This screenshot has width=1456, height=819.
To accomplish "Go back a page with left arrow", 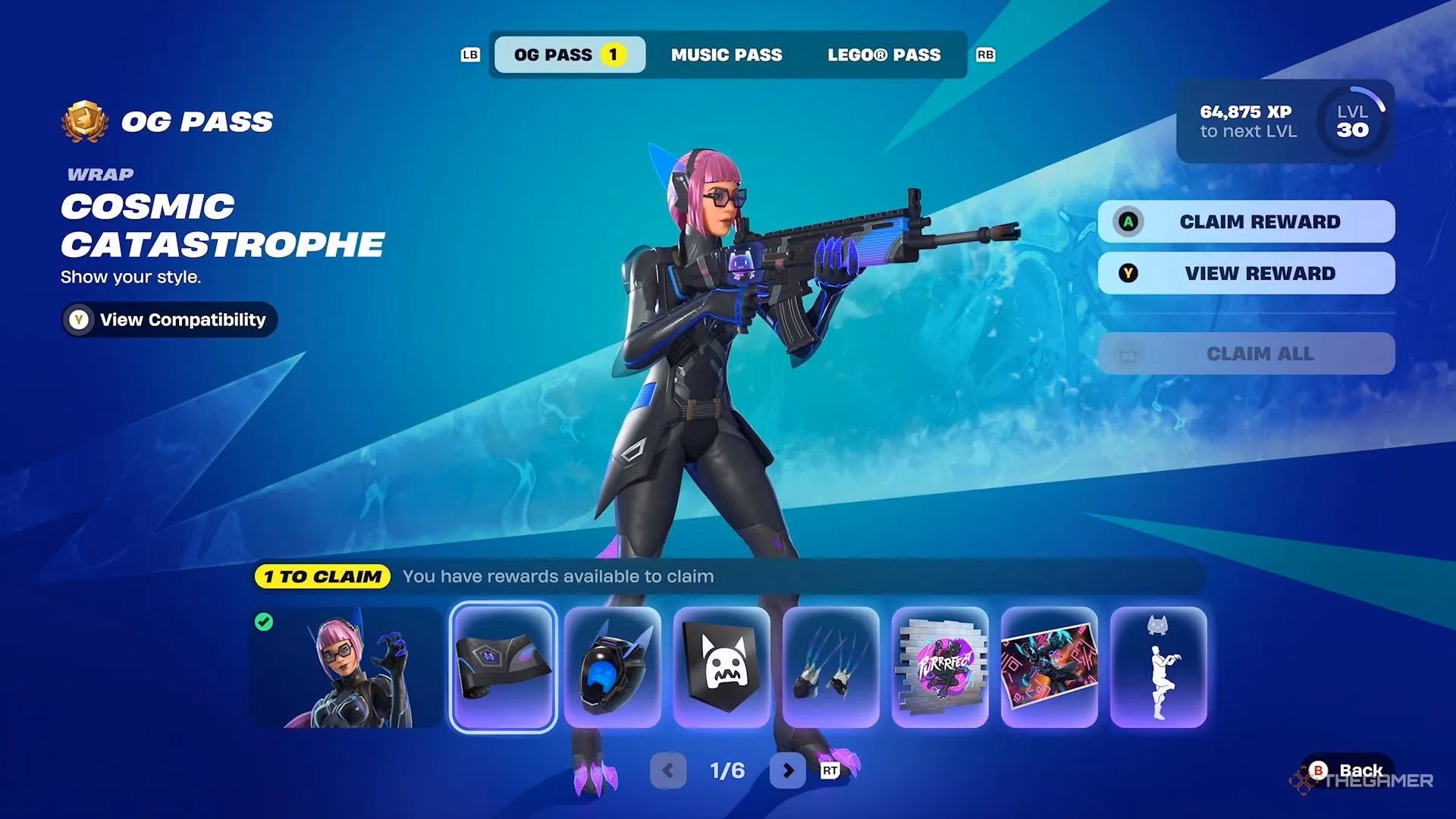I will 670,770.
